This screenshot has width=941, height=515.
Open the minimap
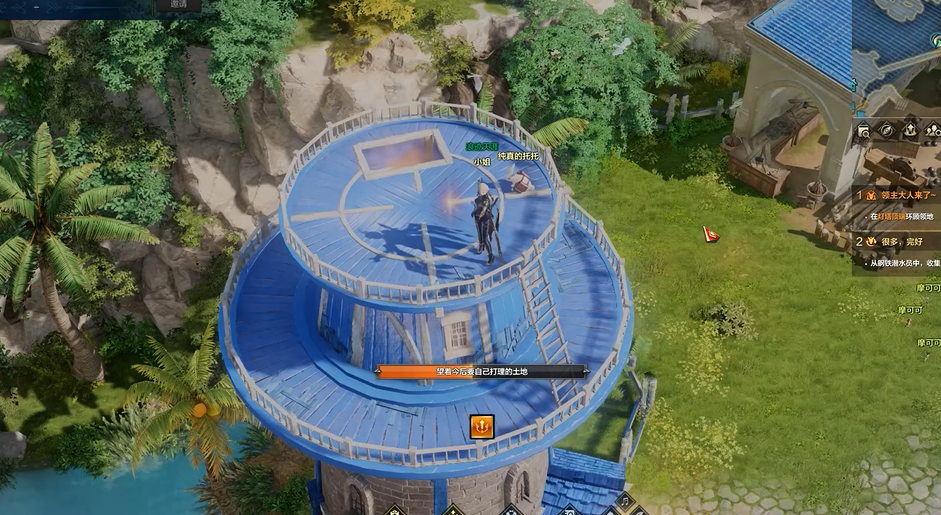point(898,50)
